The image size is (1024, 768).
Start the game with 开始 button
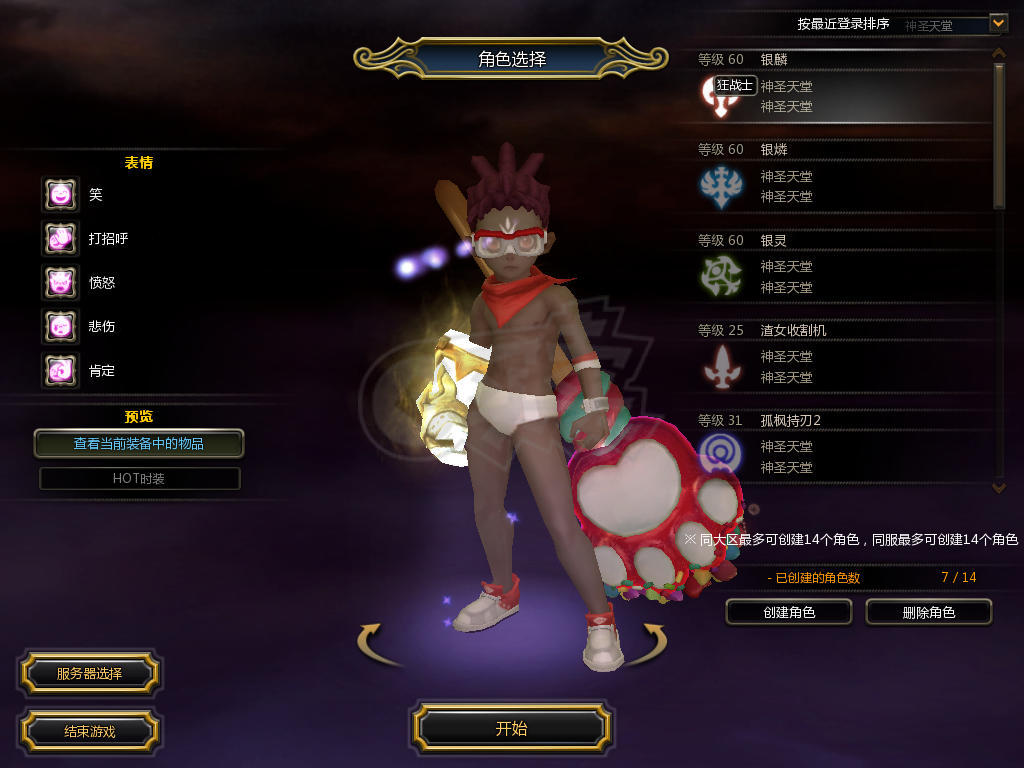(511, 728)
